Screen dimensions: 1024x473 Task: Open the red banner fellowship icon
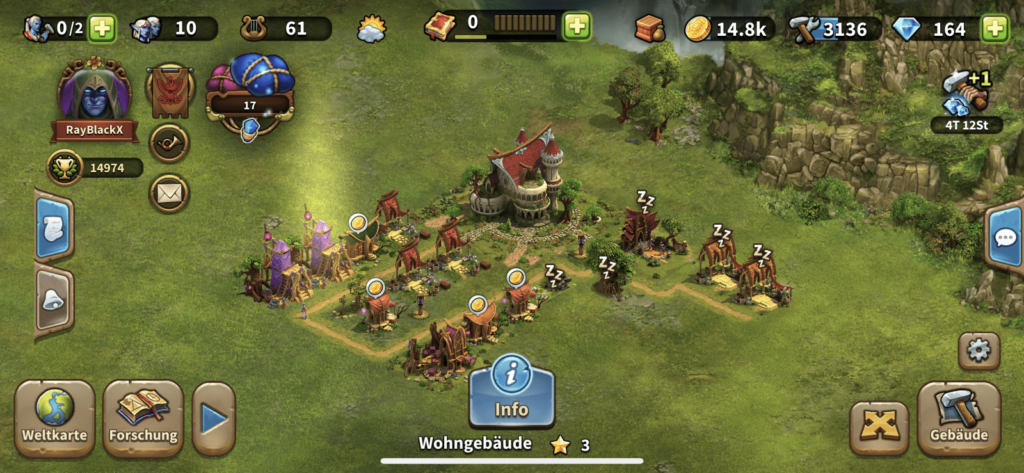tap(169, 90)
